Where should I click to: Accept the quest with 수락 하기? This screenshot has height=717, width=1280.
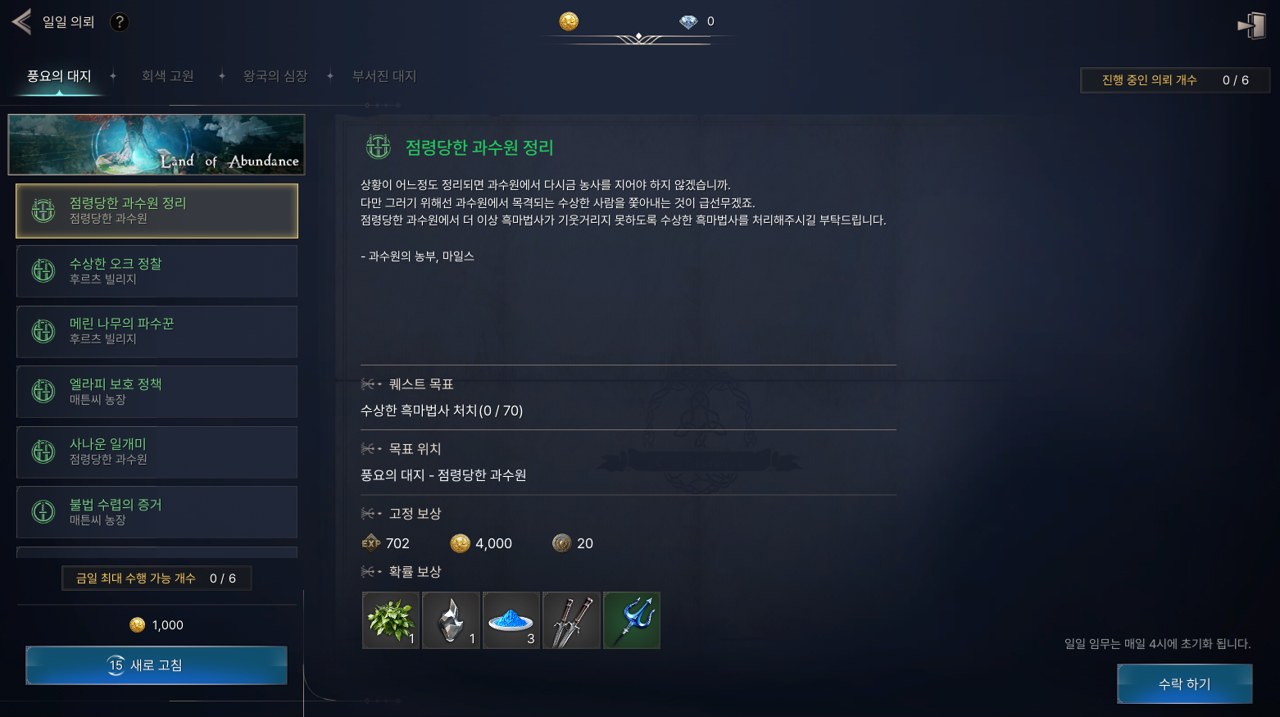[1184, 684]
